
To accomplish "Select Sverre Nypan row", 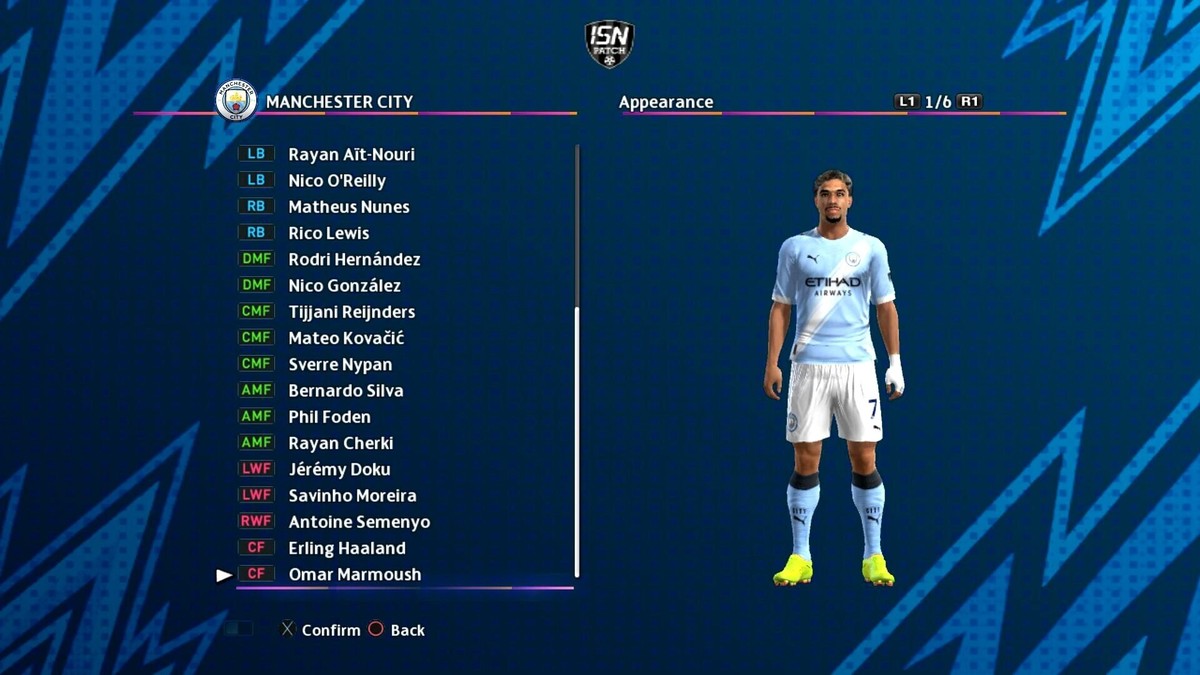I will [x=340, y=364].
